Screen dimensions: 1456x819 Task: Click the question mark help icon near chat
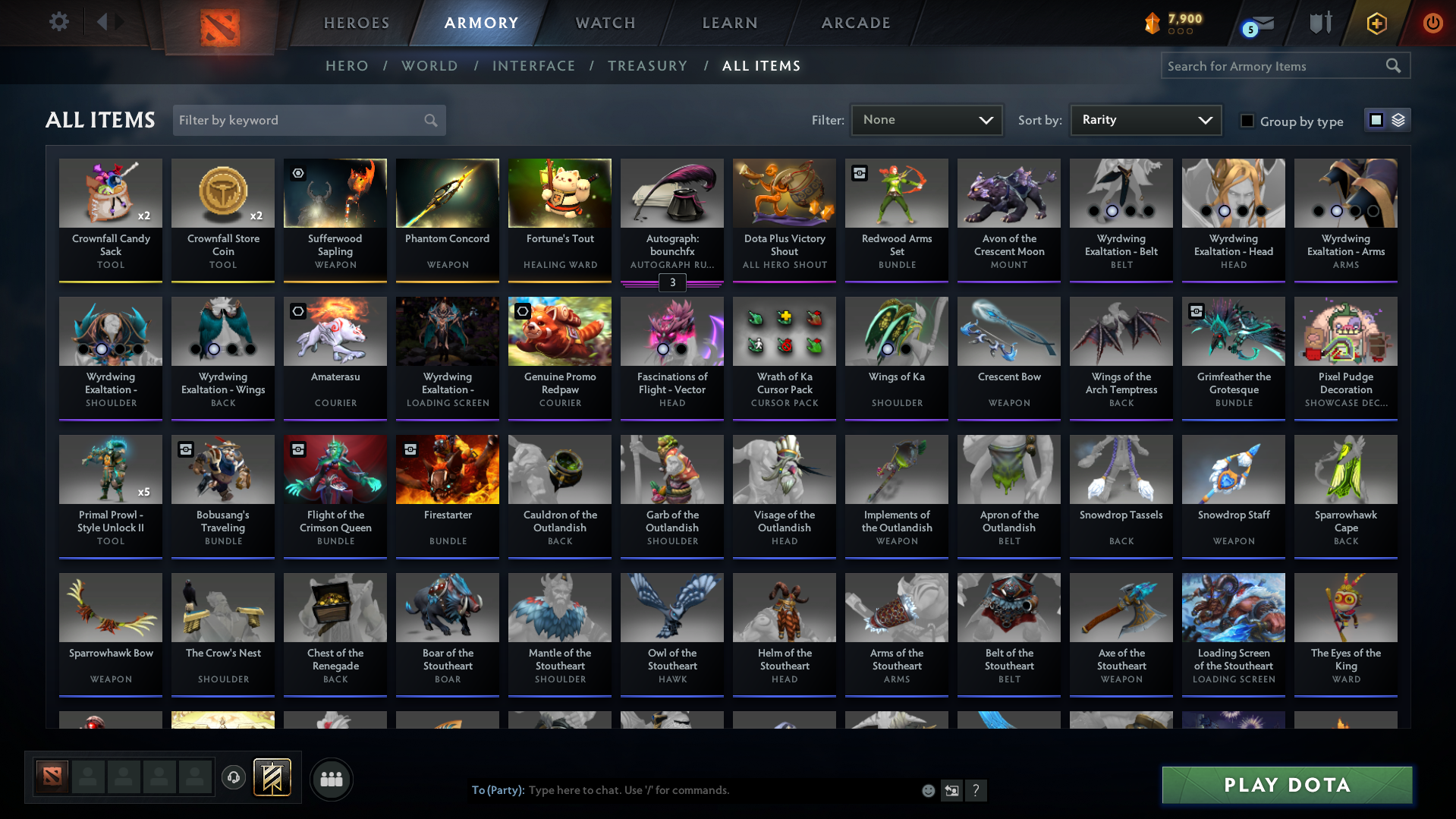(x=976, y=790)
